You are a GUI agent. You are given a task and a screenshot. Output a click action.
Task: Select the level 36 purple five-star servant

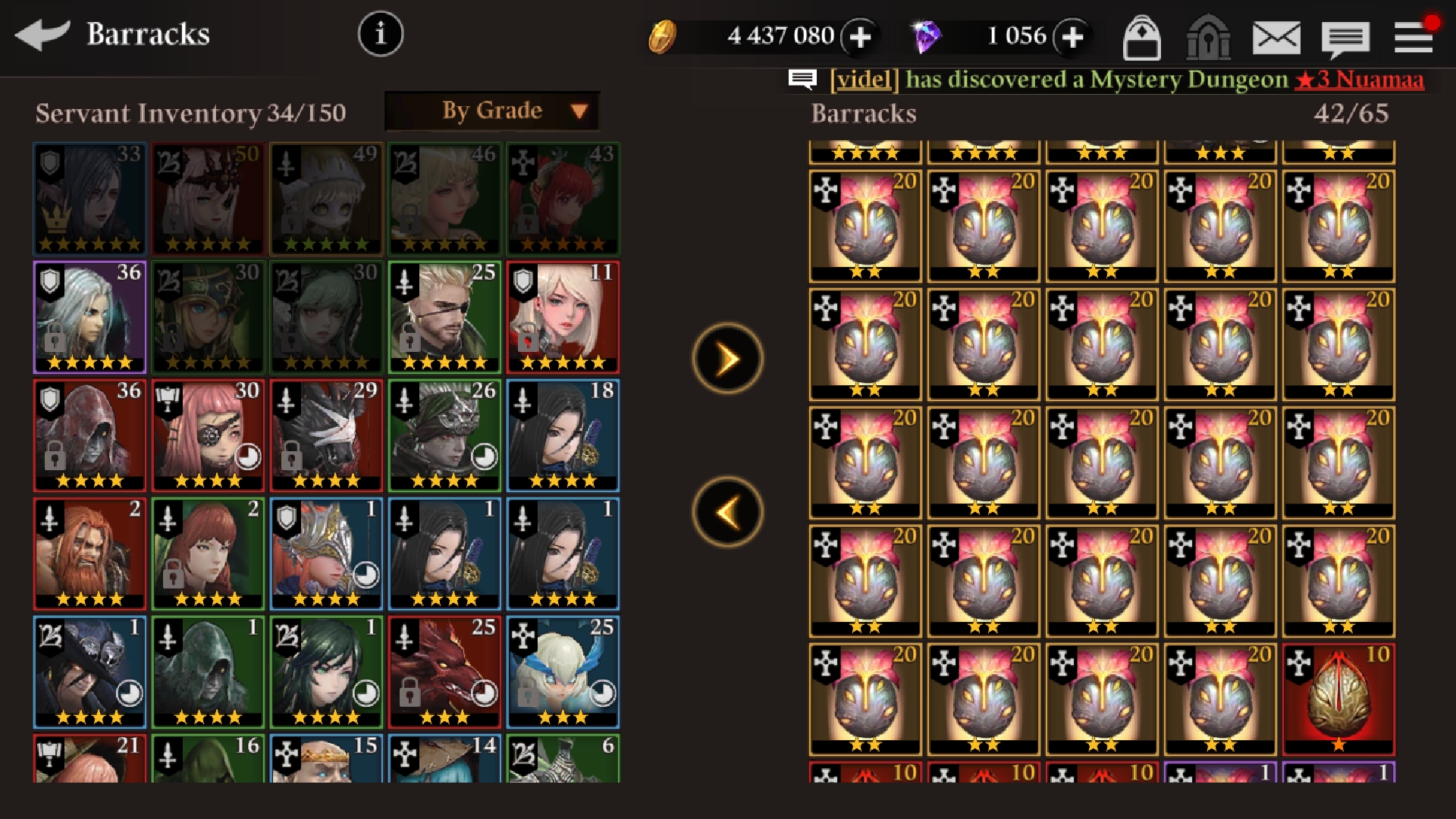[x=89, y=318]
